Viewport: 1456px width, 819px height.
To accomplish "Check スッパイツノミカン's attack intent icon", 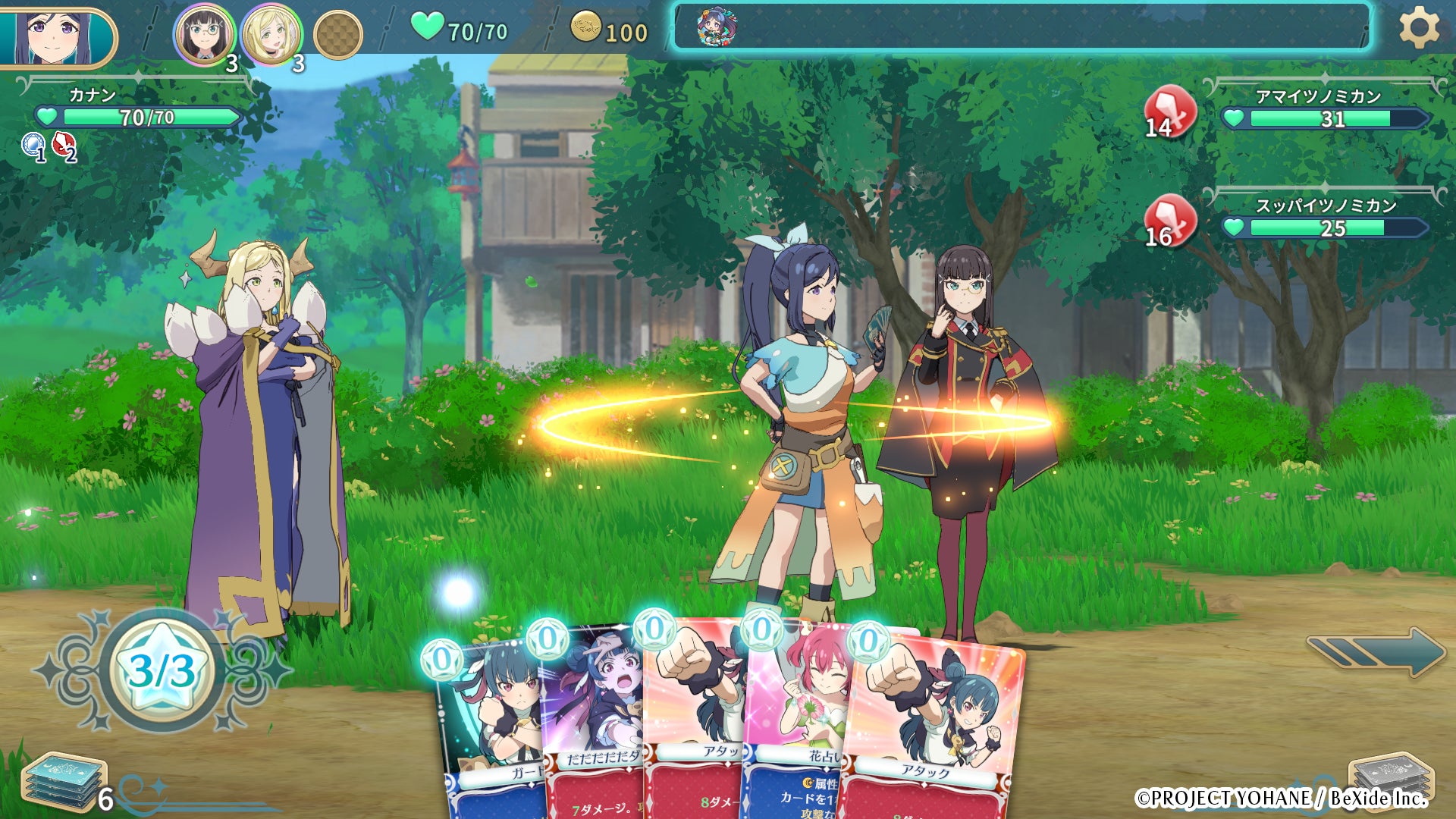I will [x=1169, y=221].
